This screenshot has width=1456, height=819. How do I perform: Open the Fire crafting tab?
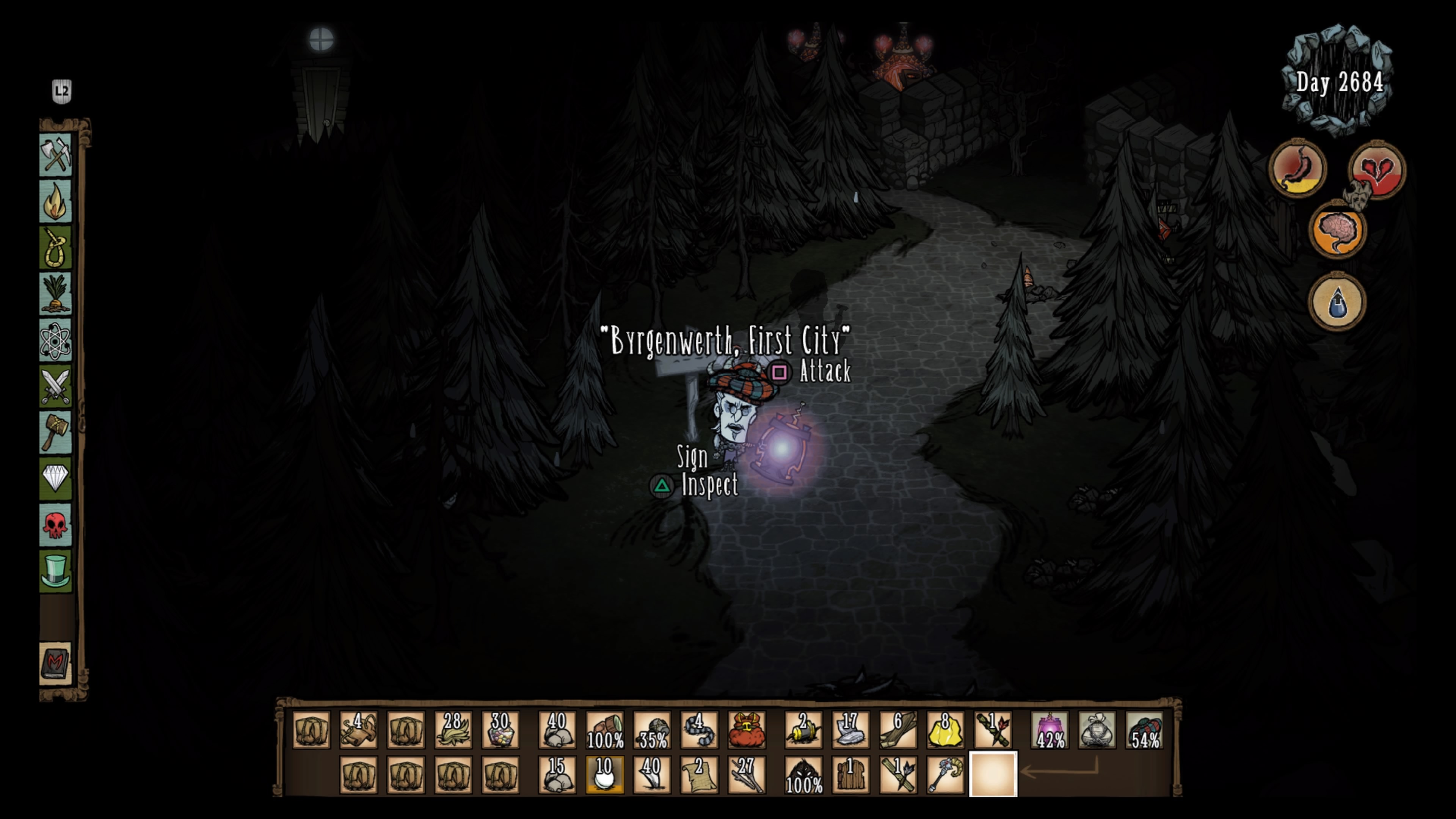pyautogui.click(x=55, y=201)
